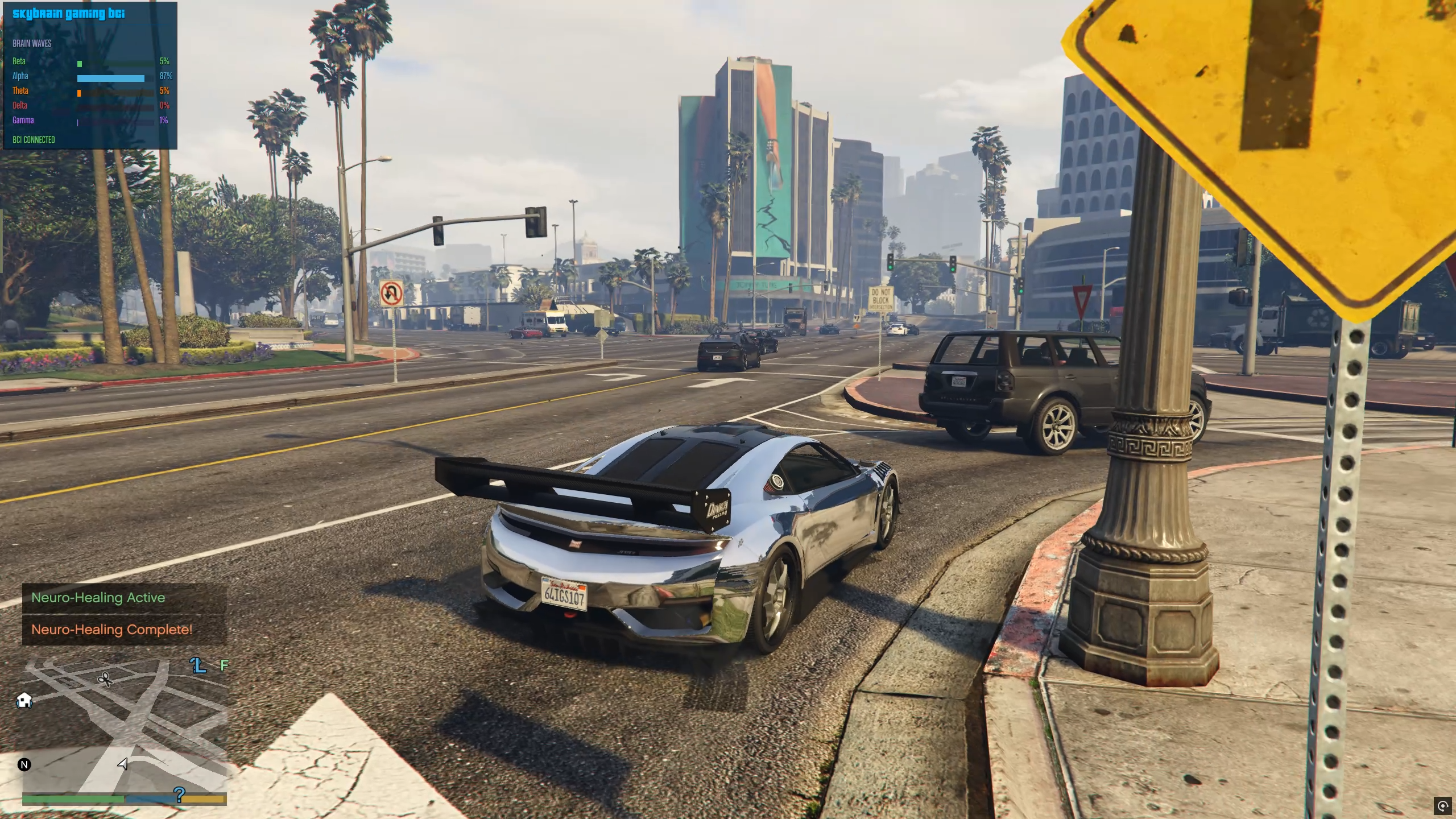
Task: Click the Neuro-Healing Active notification
Action: (x=98, y=598)
